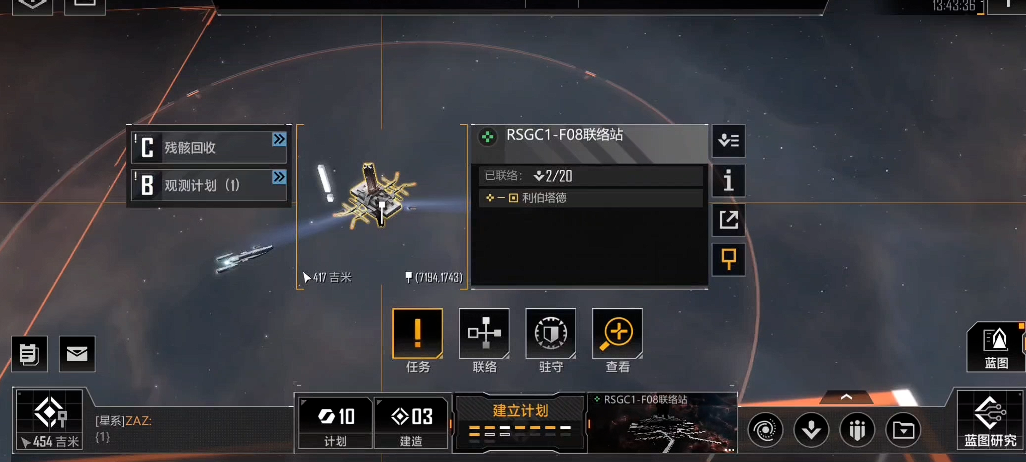The height and width of the screenshot is (462, 1026).
Task: Place a map pin with the marker icon
Action: pyautogui.click(x=728, y=259)
